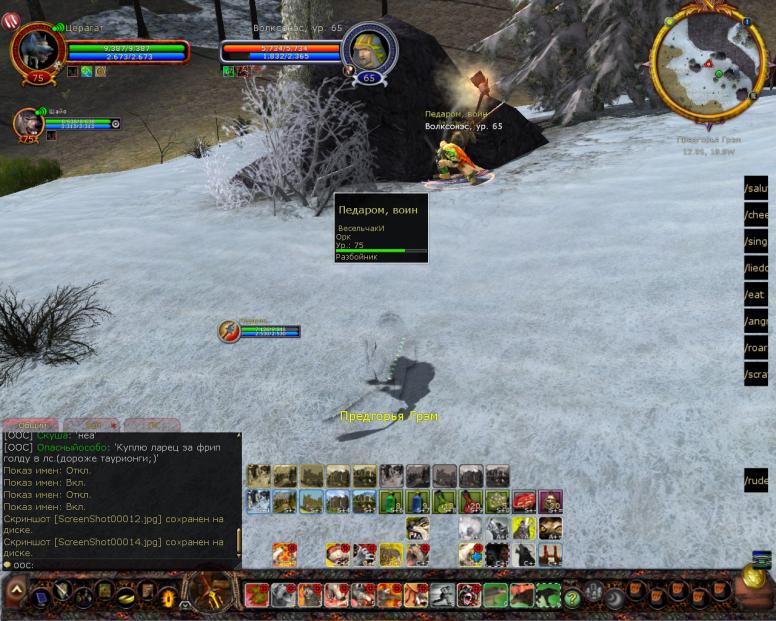
Task: Use the /sing emote shortcut
Action: [x=757, y=241]
